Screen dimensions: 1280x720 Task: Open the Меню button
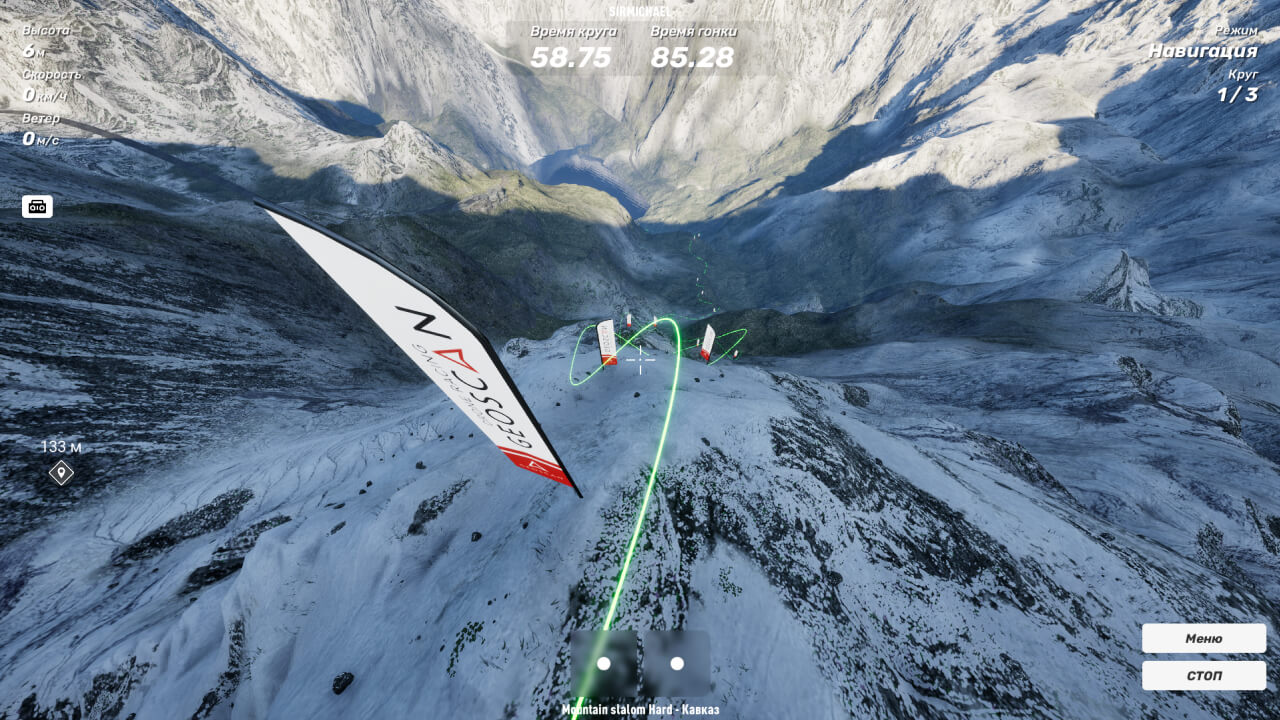1203,638
